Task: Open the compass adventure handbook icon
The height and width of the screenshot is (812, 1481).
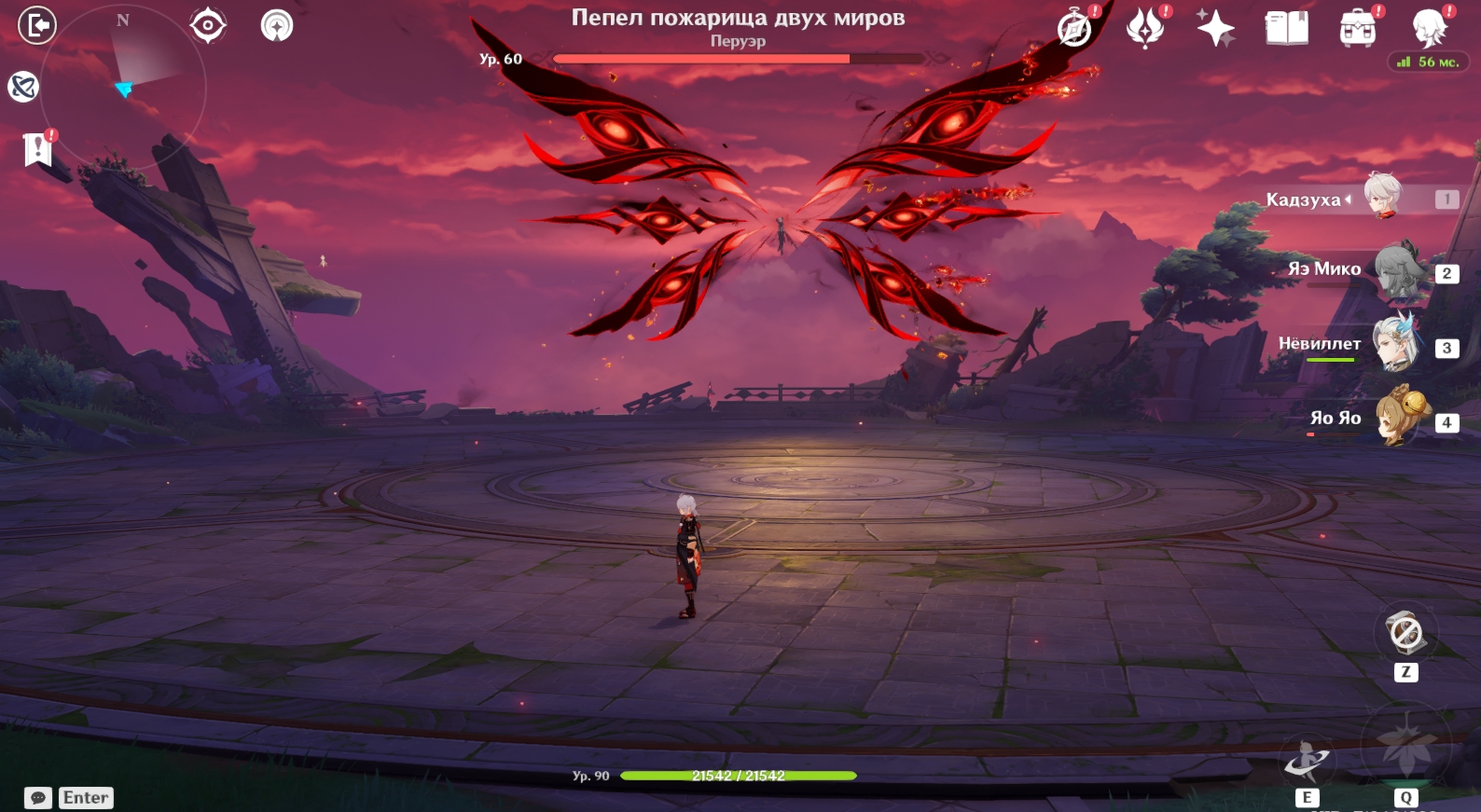Action: point(1074,28)
